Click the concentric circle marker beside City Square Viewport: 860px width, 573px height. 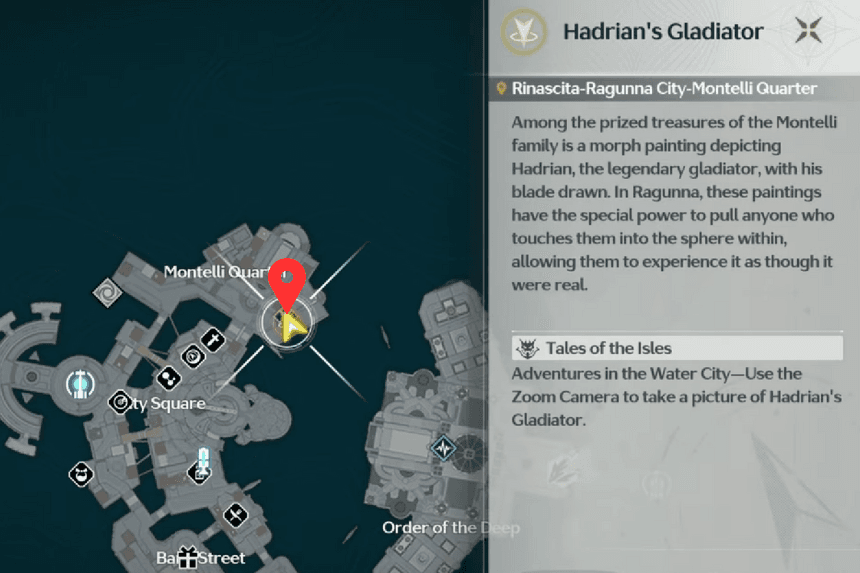point(119,402)
